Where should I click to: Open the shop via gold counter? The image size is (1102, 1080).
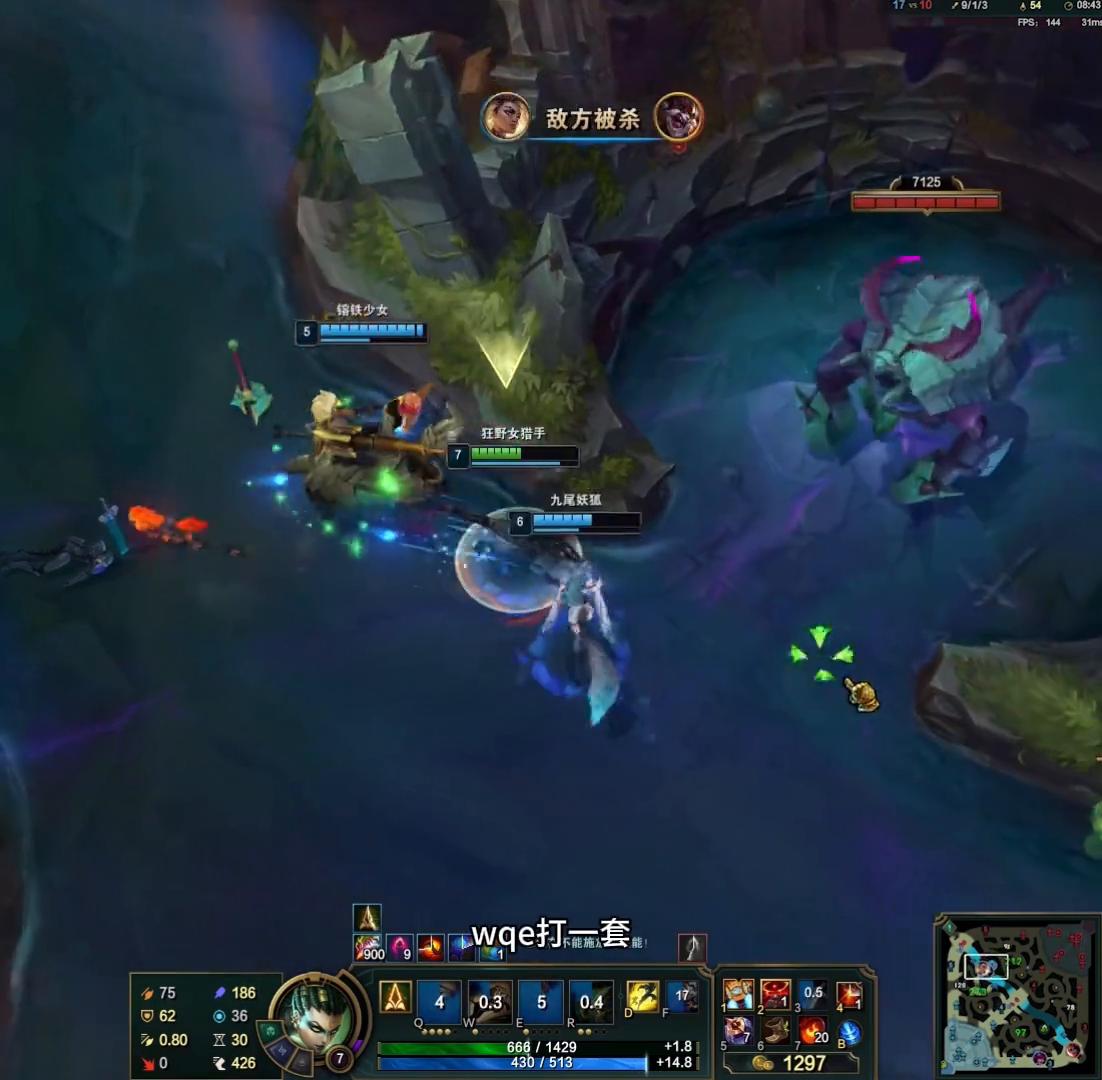(792, 1063)
